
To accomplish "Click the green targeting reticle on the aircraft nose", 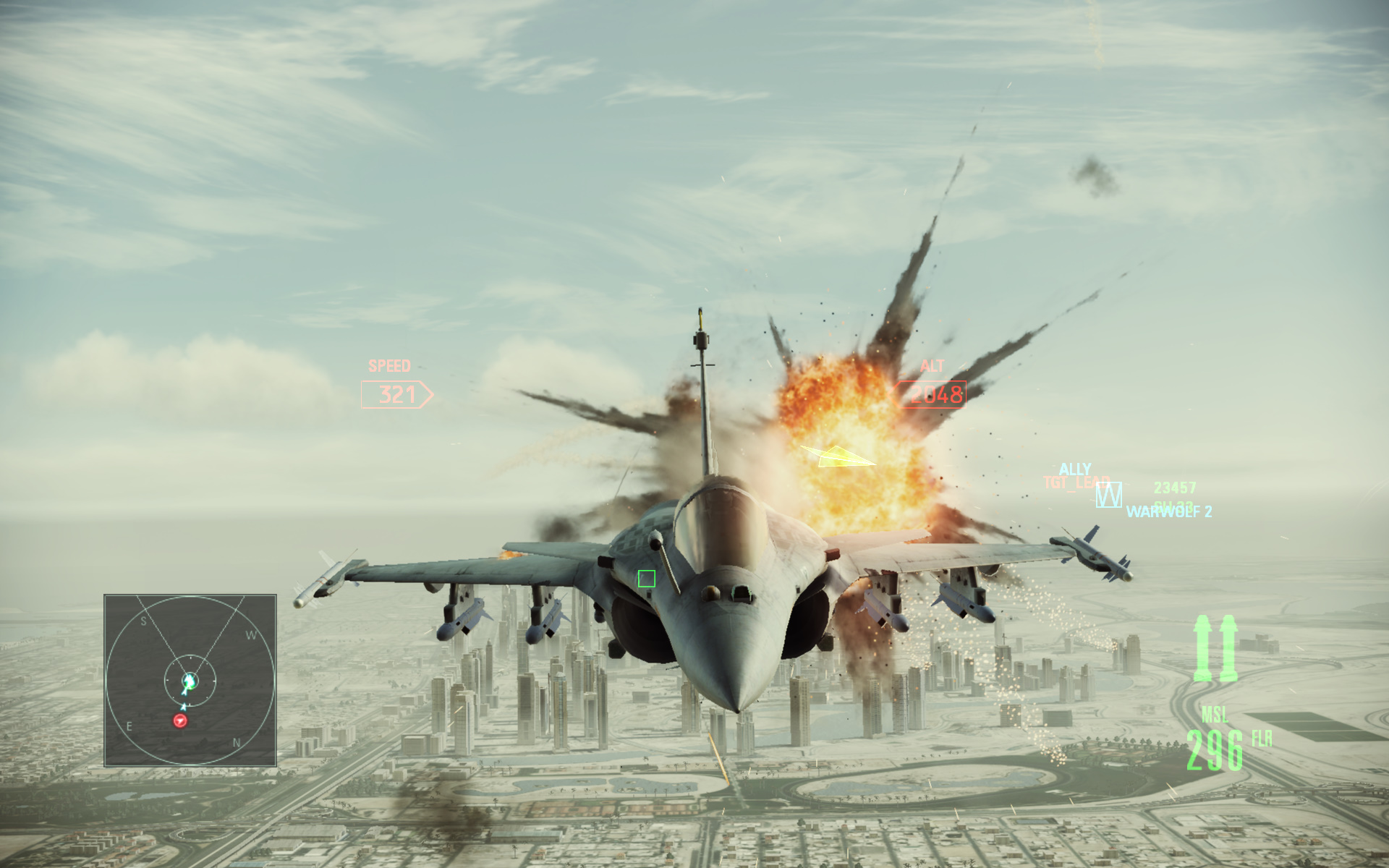I will 646,579.
